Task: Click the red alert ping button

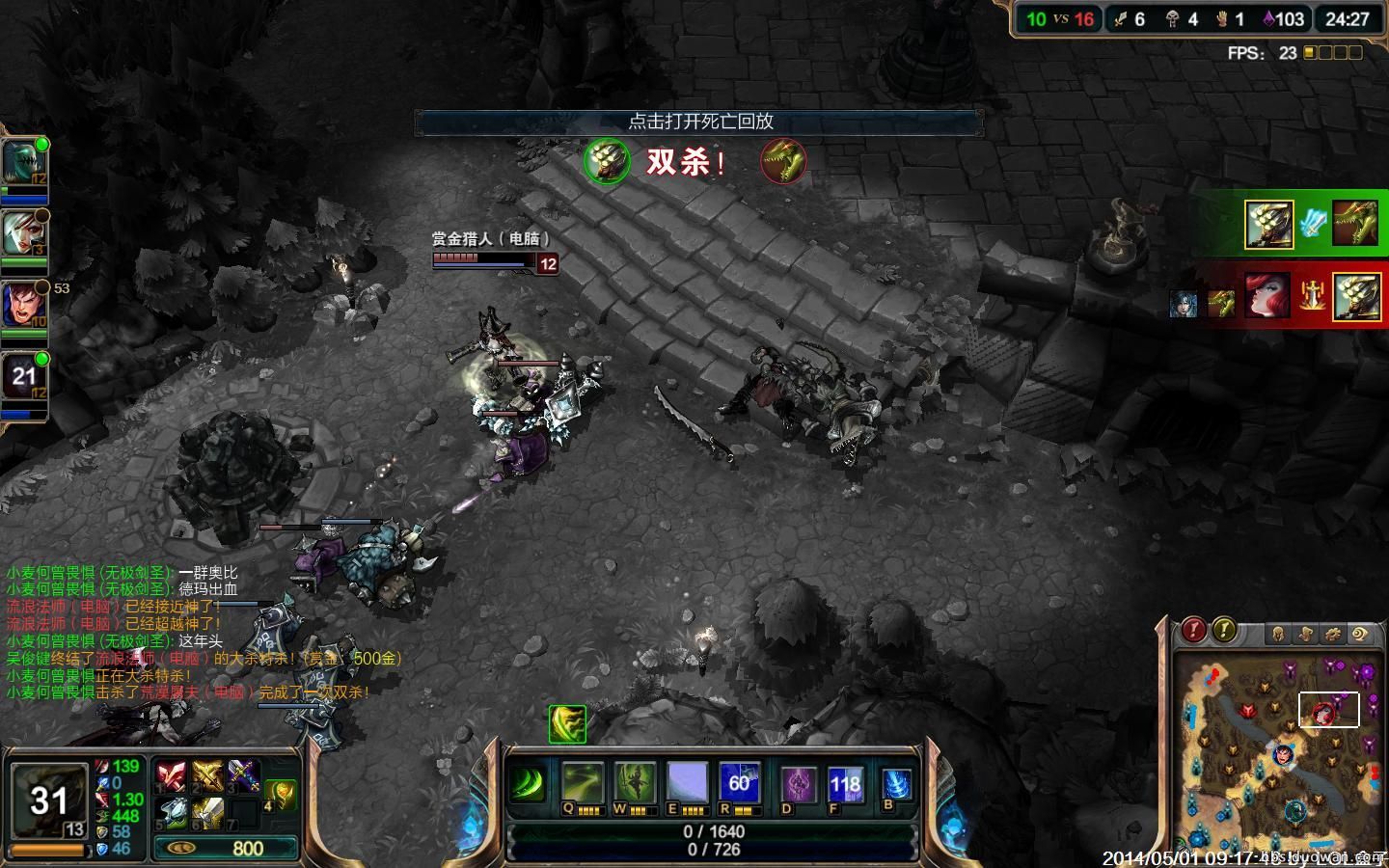Action: 1194,631
